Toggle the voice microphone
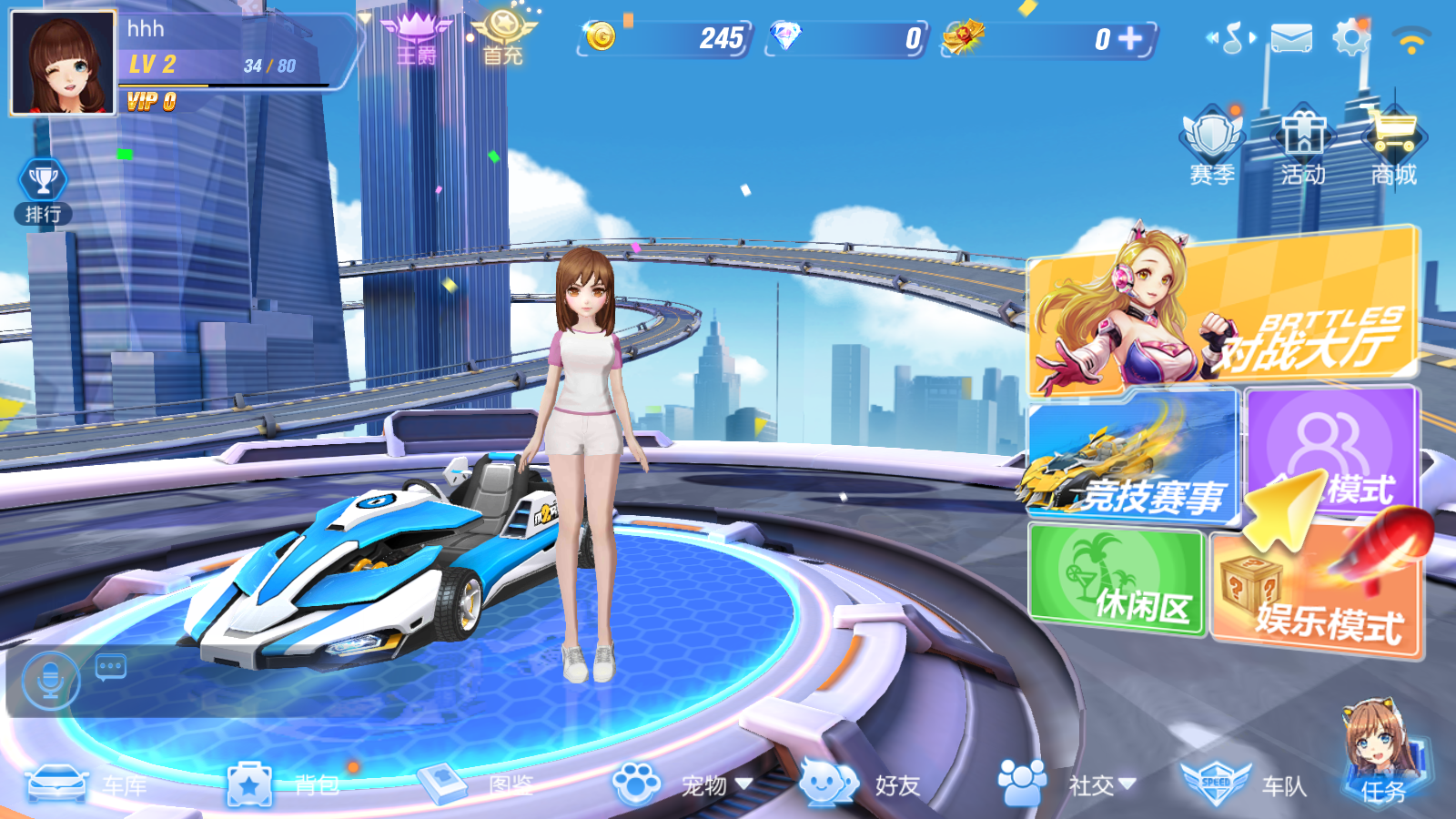 (x=50, y=681)
